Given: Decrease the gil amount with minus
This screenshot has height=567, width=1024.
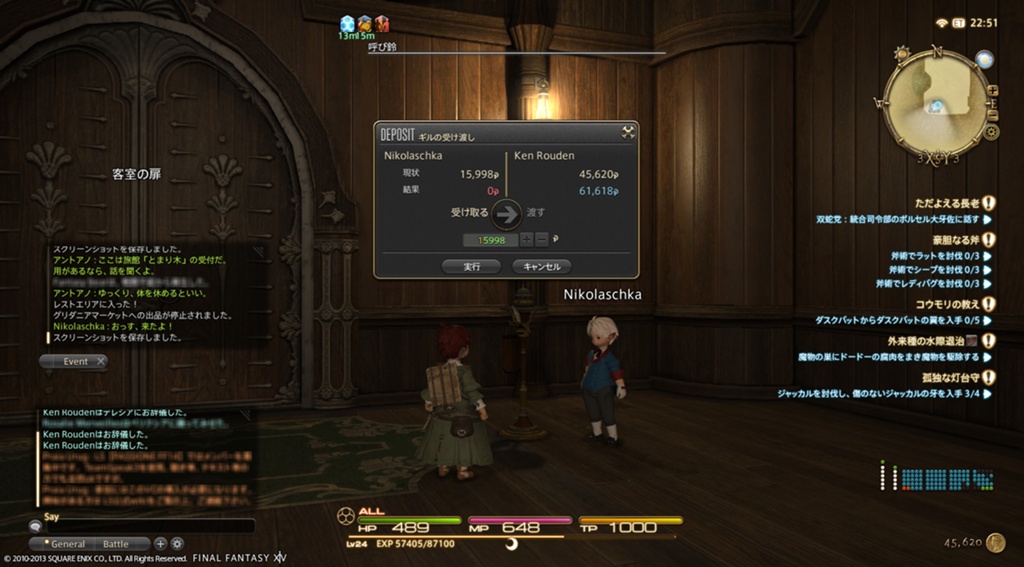Looking at the screenshot, I should (541, 240).
